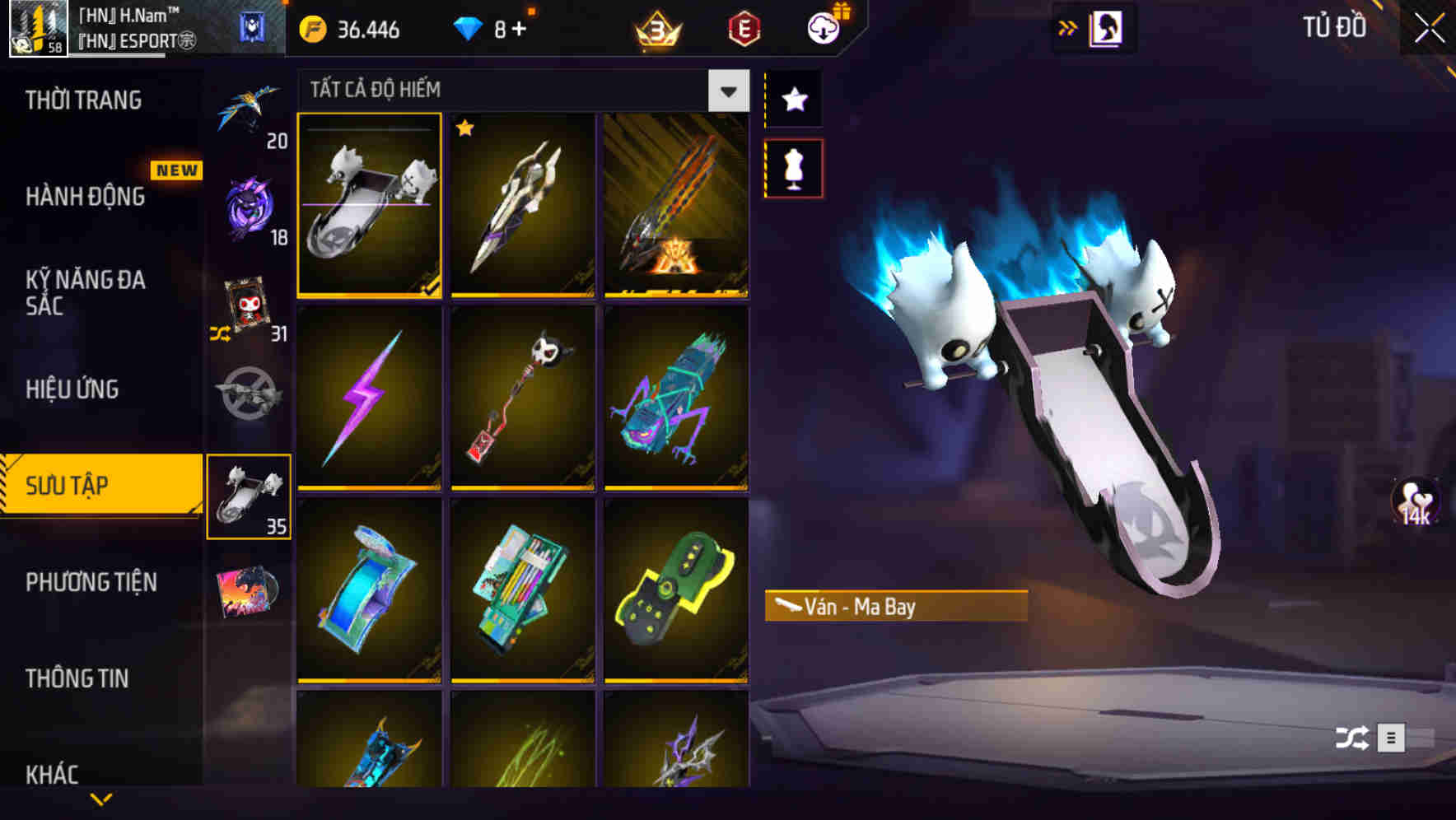Switch to the THỜI TRANG tab
The image size is (1456, 820).
(x=82, y=99)
